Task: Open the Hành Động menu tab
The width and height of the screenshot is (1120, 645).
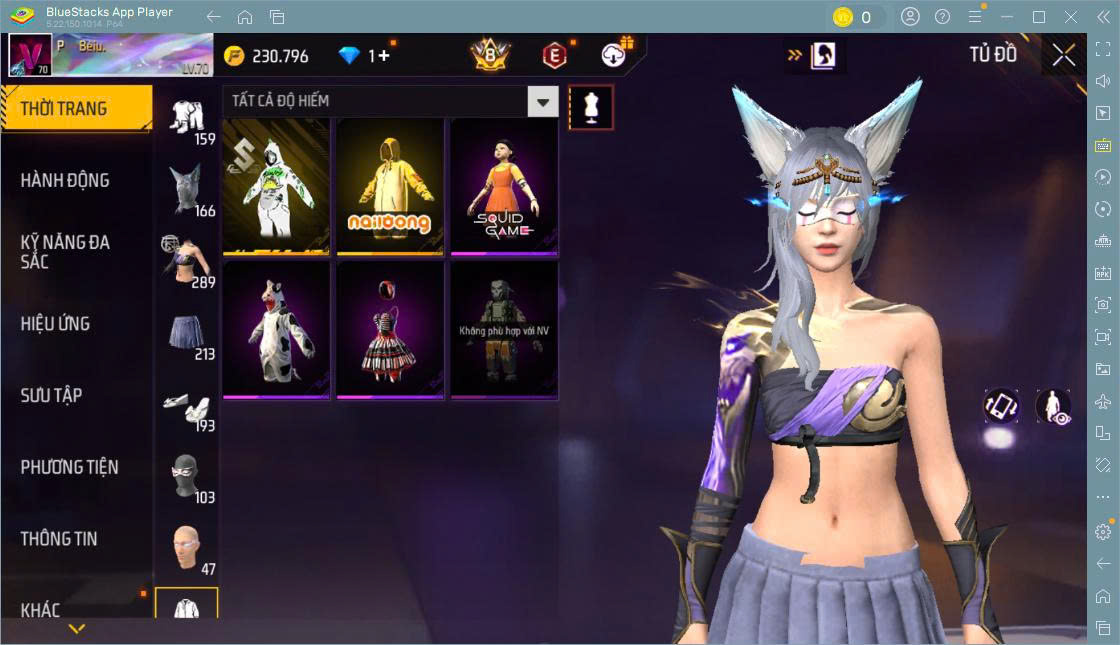Action: [x=65, y=181]
